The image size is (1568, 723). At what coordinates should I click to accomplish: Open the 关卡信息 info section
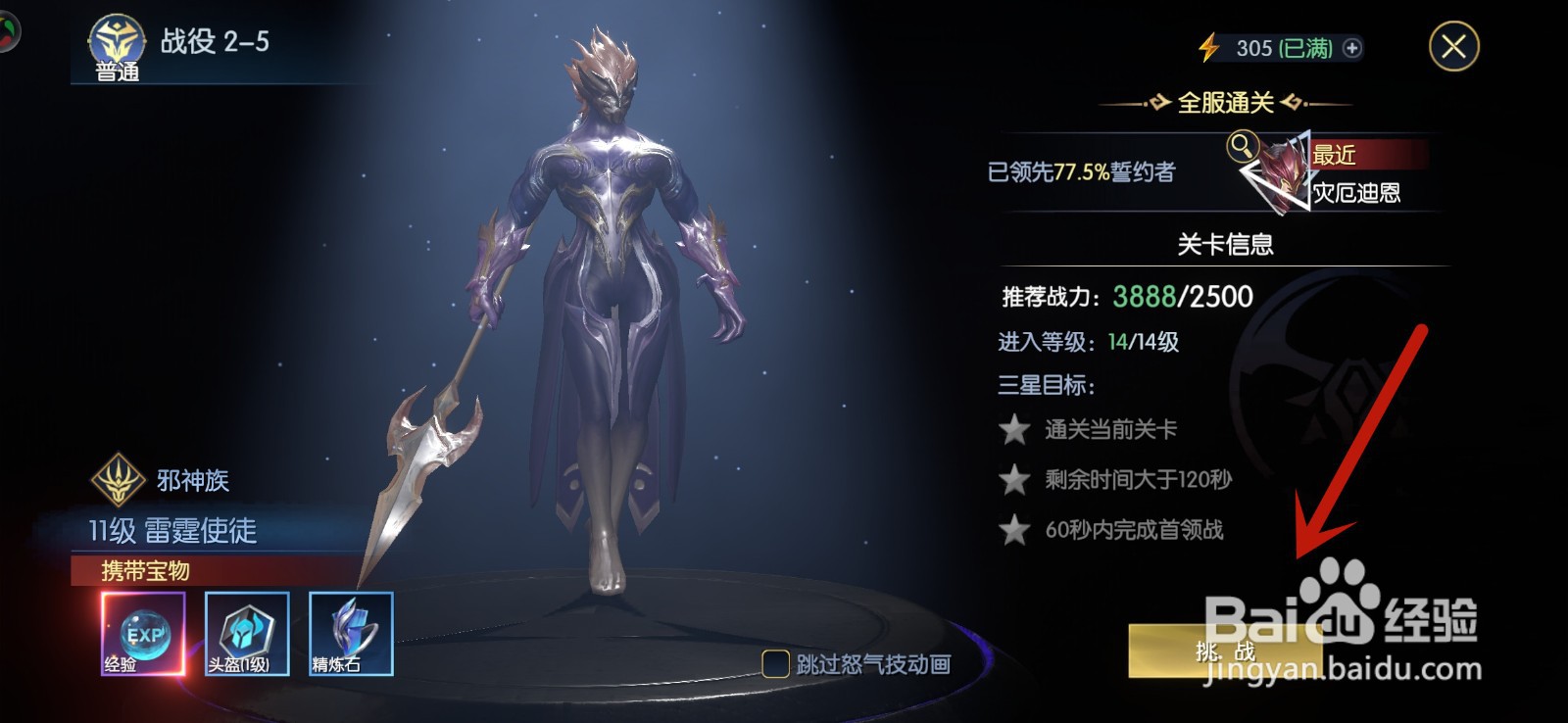click(1228, 245)
